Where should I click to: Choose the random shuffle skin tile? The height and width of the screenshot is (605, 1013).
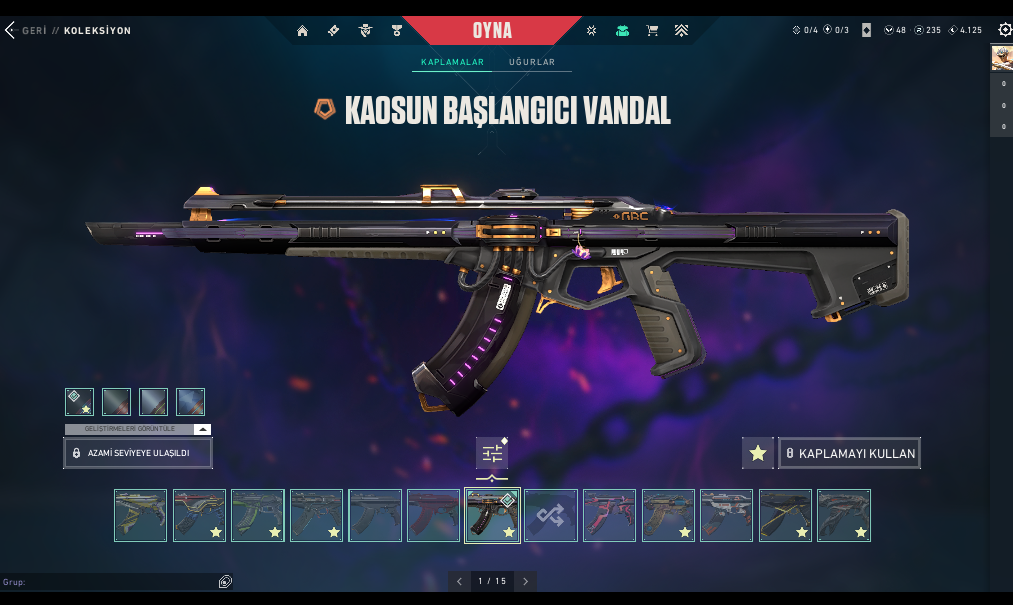pos(551,516)
